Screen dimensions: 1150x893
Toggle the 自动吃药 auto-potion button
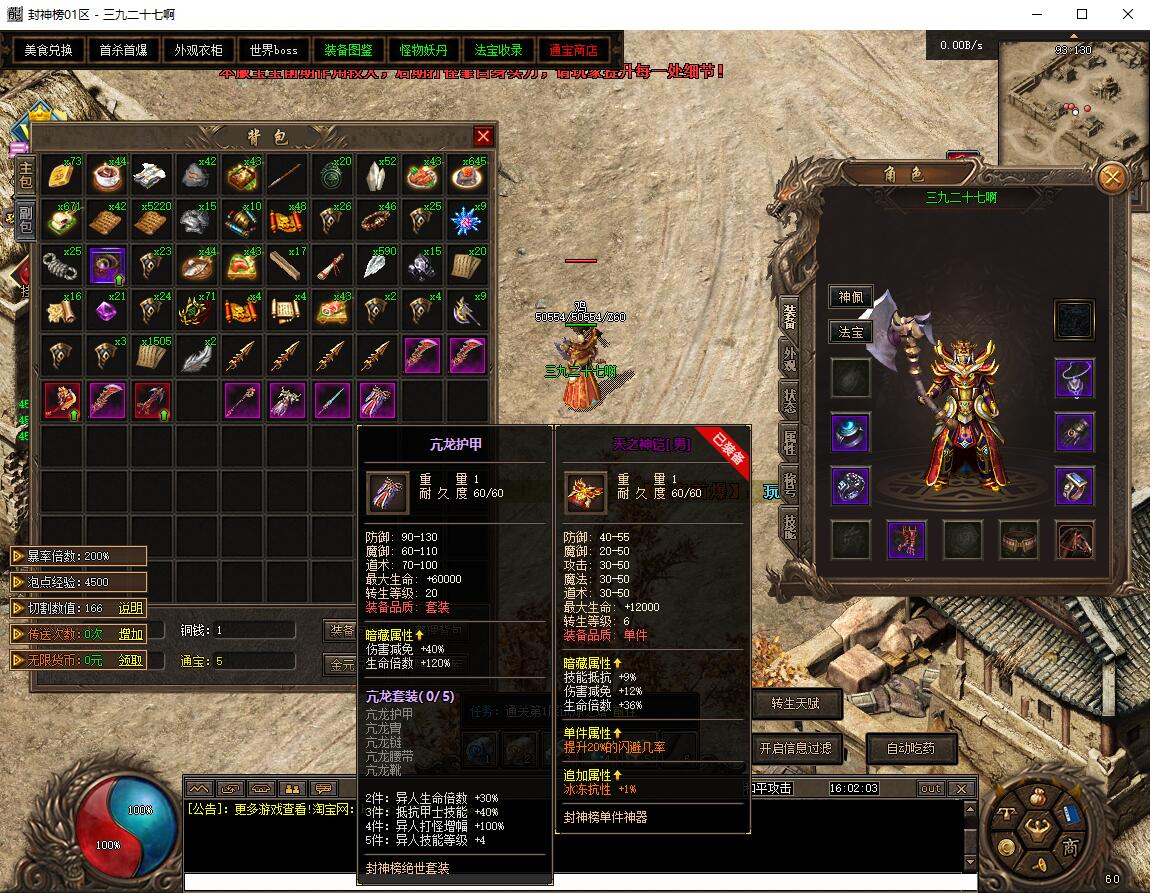pyautogui.click(x=909, y=748)
